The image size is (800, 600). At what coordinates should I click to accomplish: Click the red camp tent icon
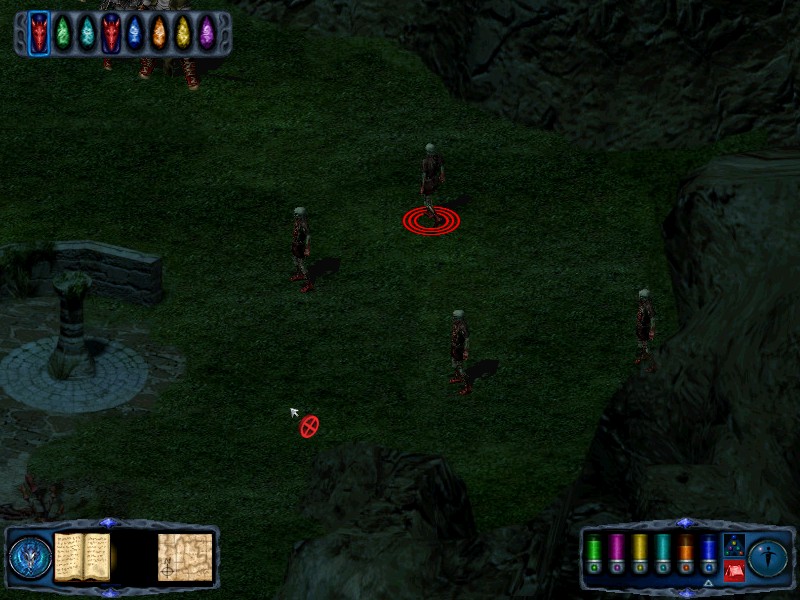pyautogui.click(x=735, y=571)
